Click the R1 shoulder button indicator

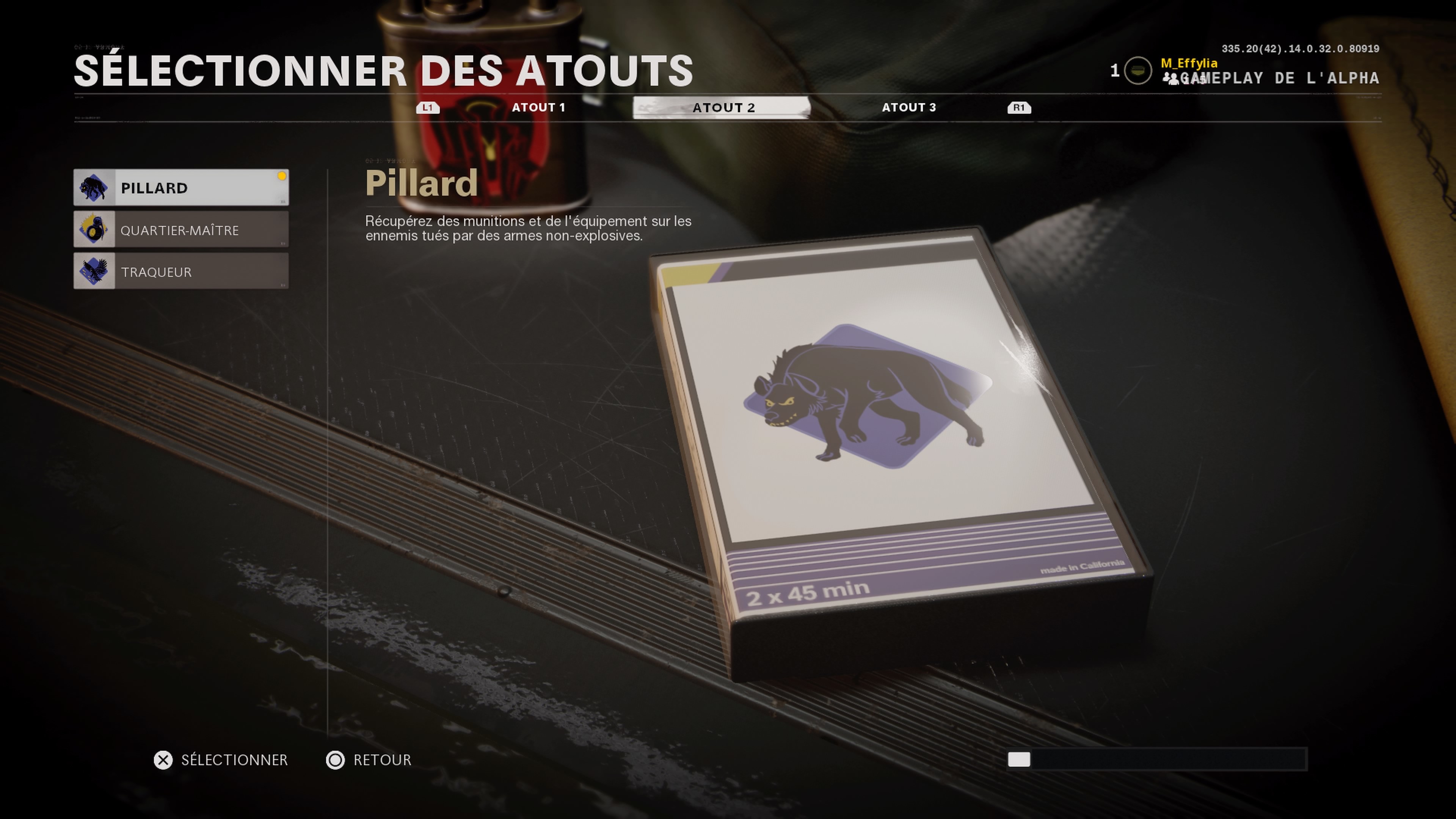[x=1019, y=107]
